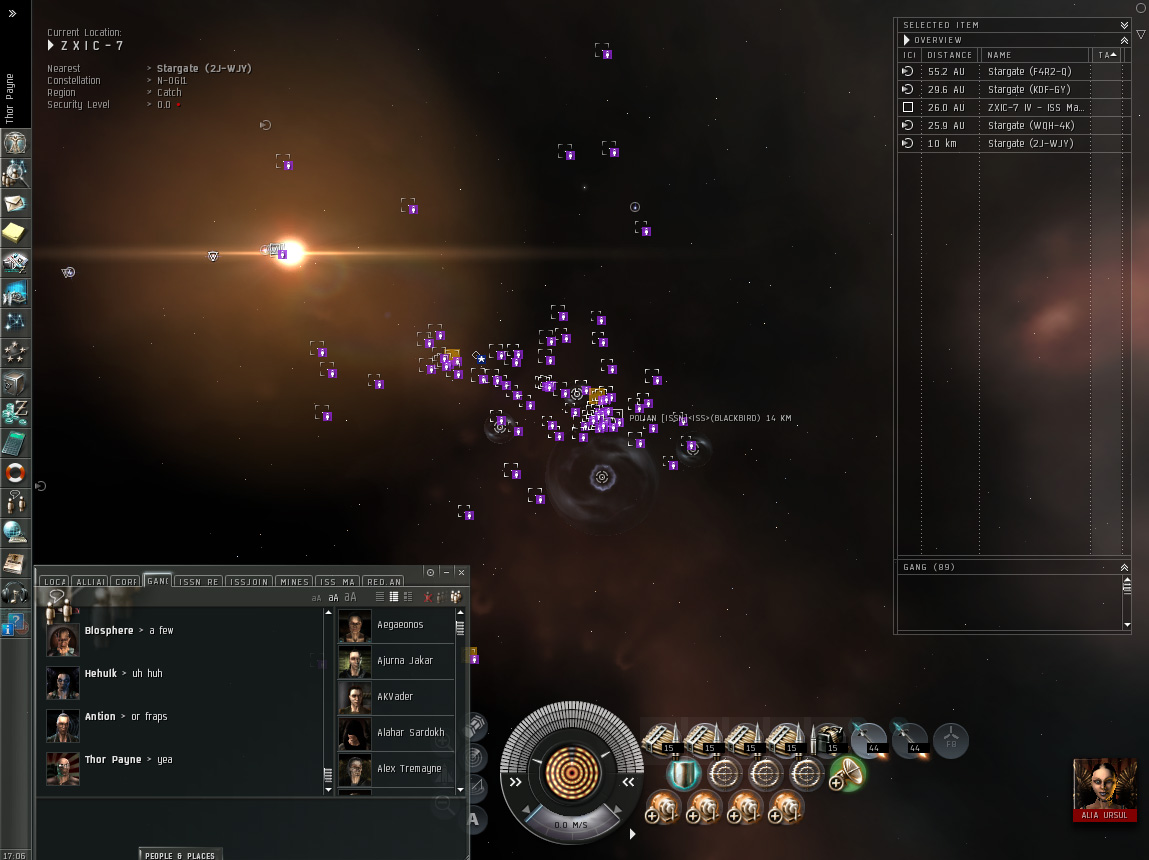1149x860 pixels.
Task: Open the Corp chat channel tab
Action: (126, 581)
